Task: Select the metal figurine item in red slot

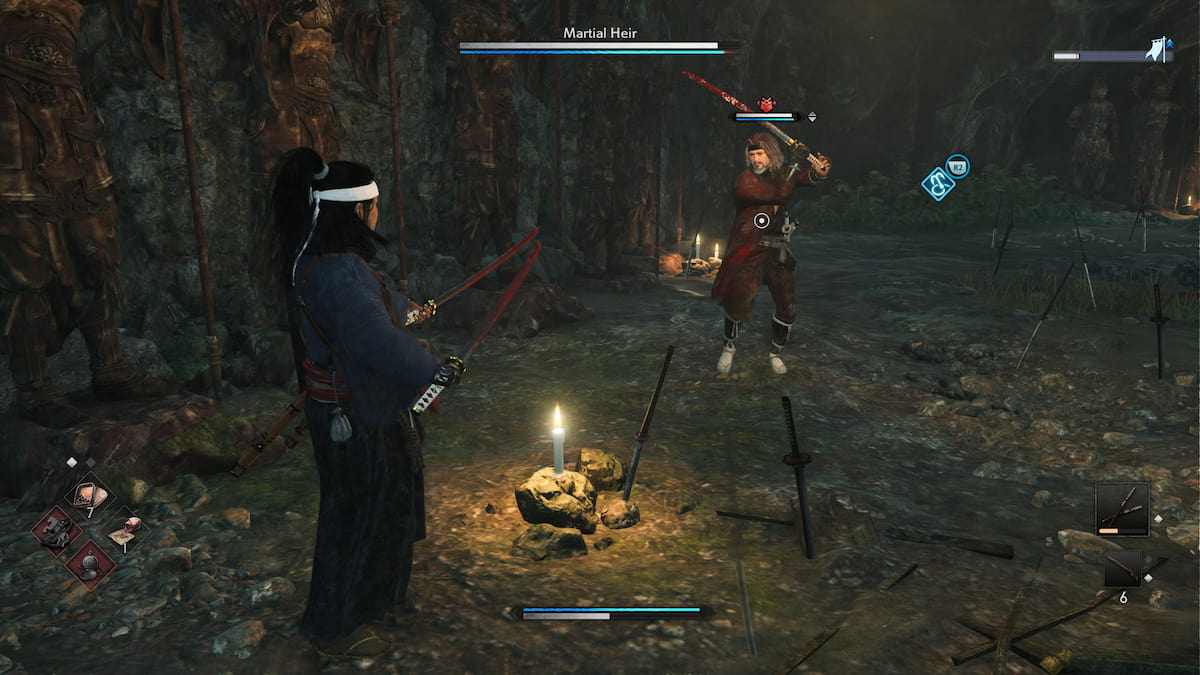Action: [x=56, y=529]
